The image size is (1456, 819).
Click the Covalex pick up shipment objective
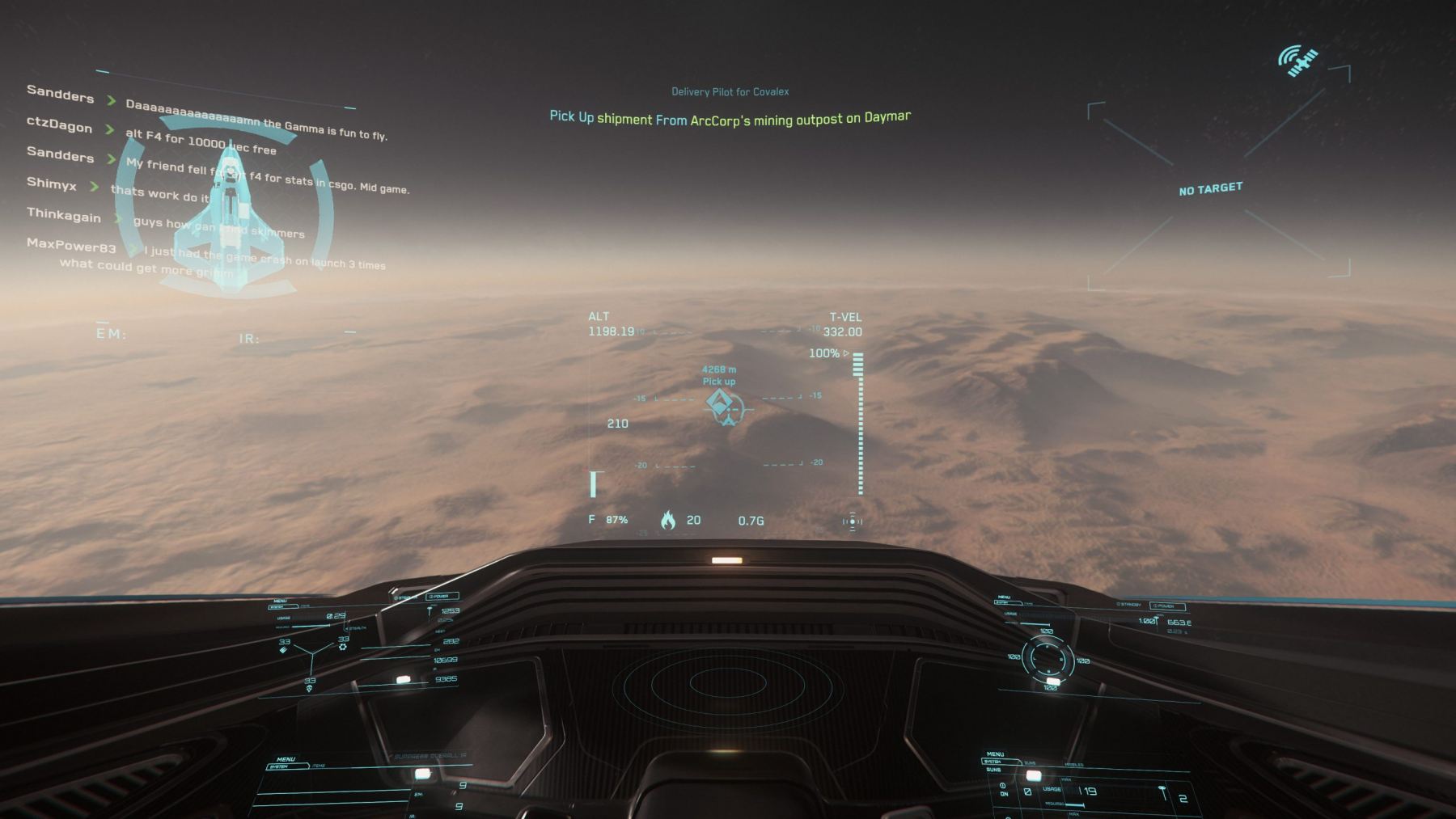[x=730, y=118]
